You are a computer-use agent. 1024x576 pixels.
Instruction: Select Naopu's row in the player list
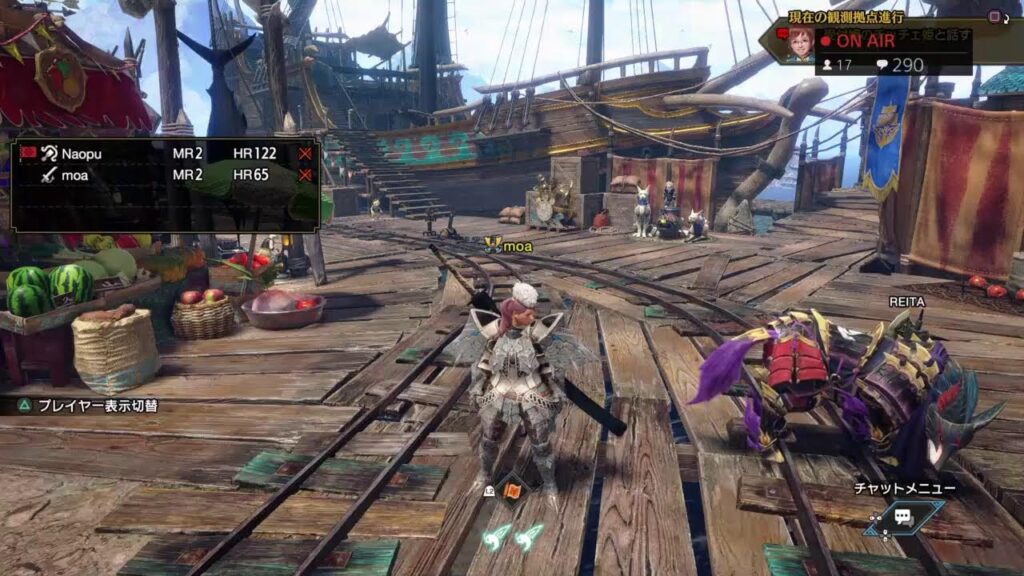coord(160,154)
